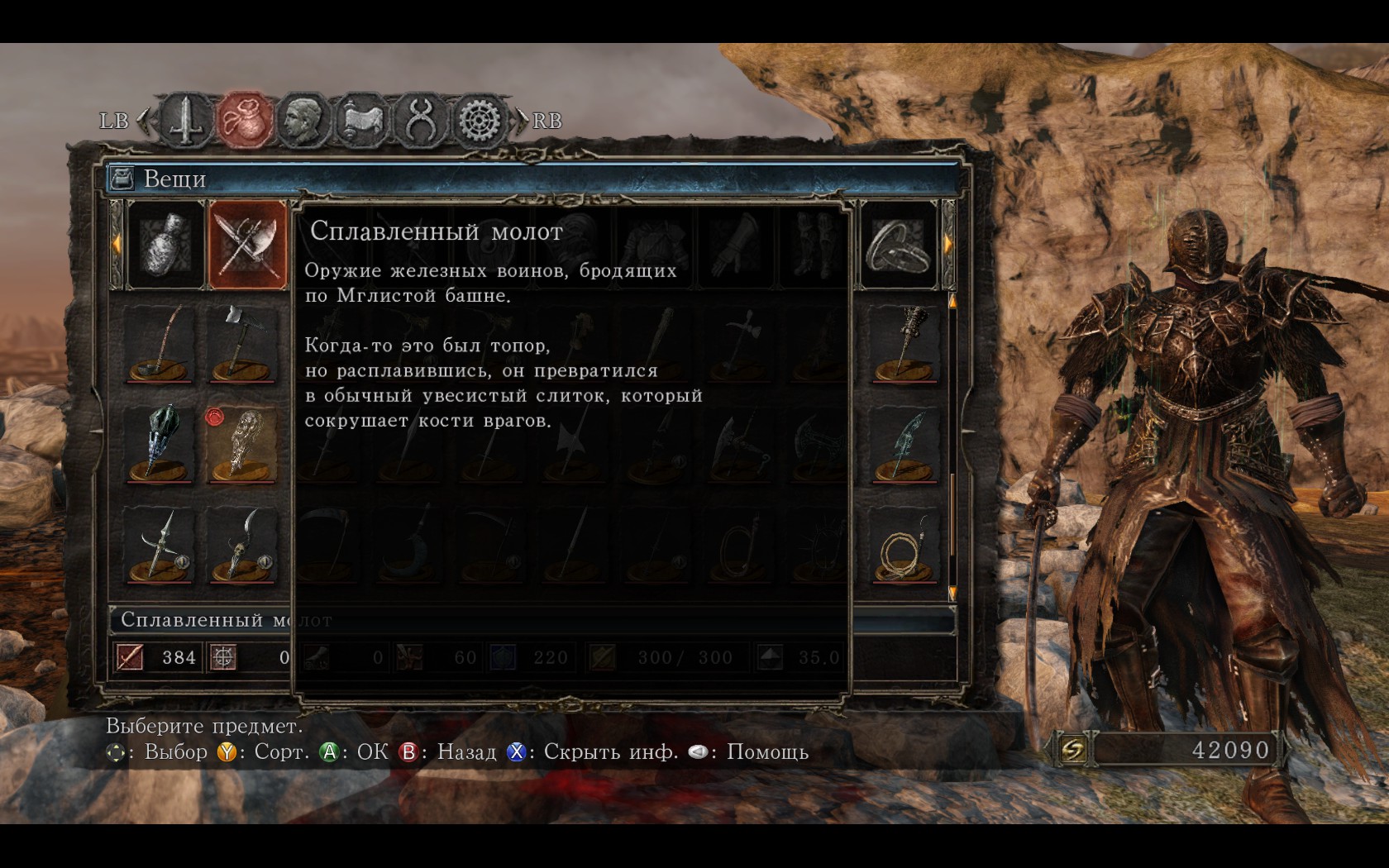This screenshot has height=868, width=1389.
Task: Select the crossed weapons category
Action: (x=246, y=245)
